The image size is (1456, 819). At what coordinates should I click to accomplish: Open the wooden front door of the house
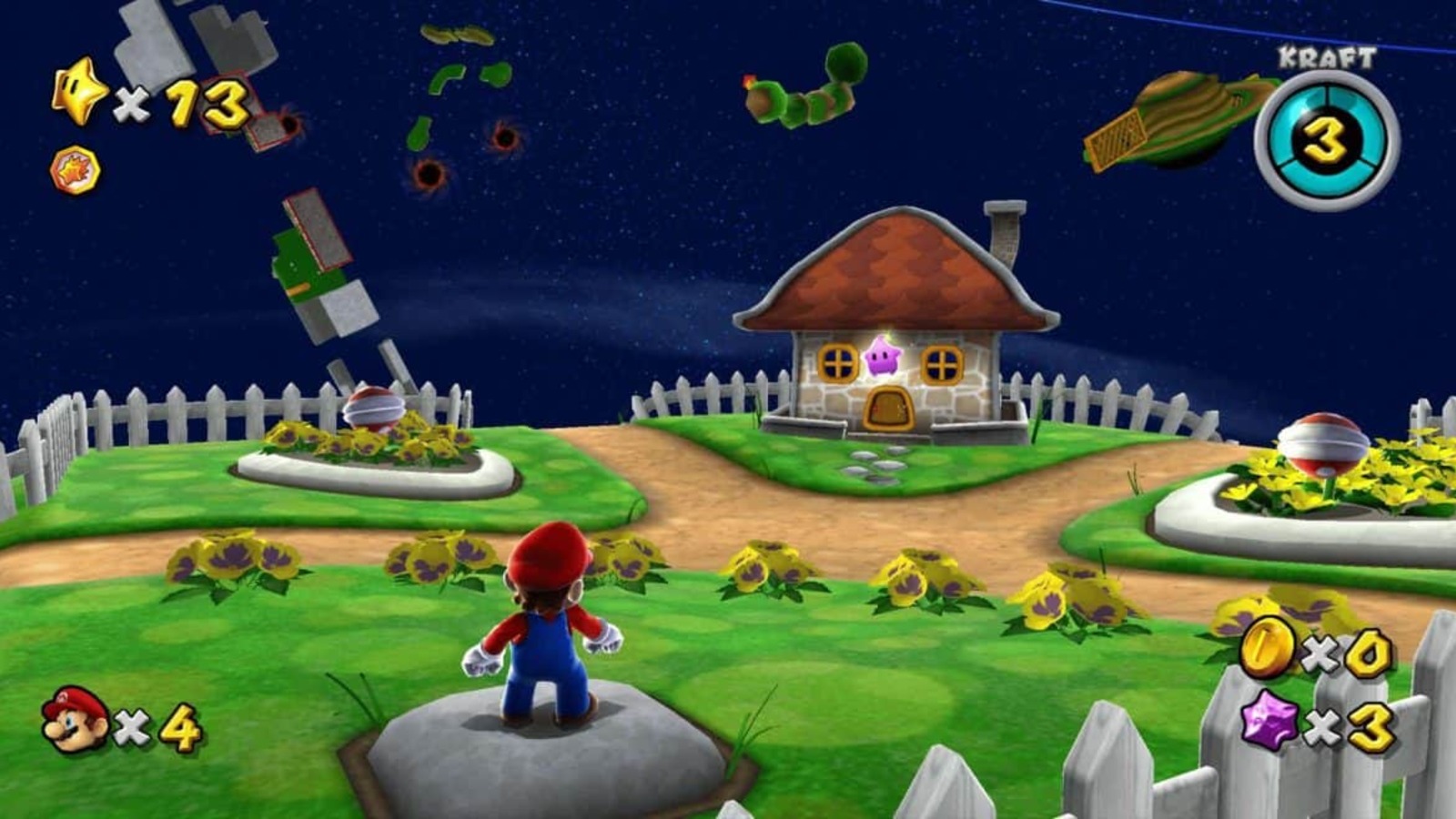(x=887, y=407)
